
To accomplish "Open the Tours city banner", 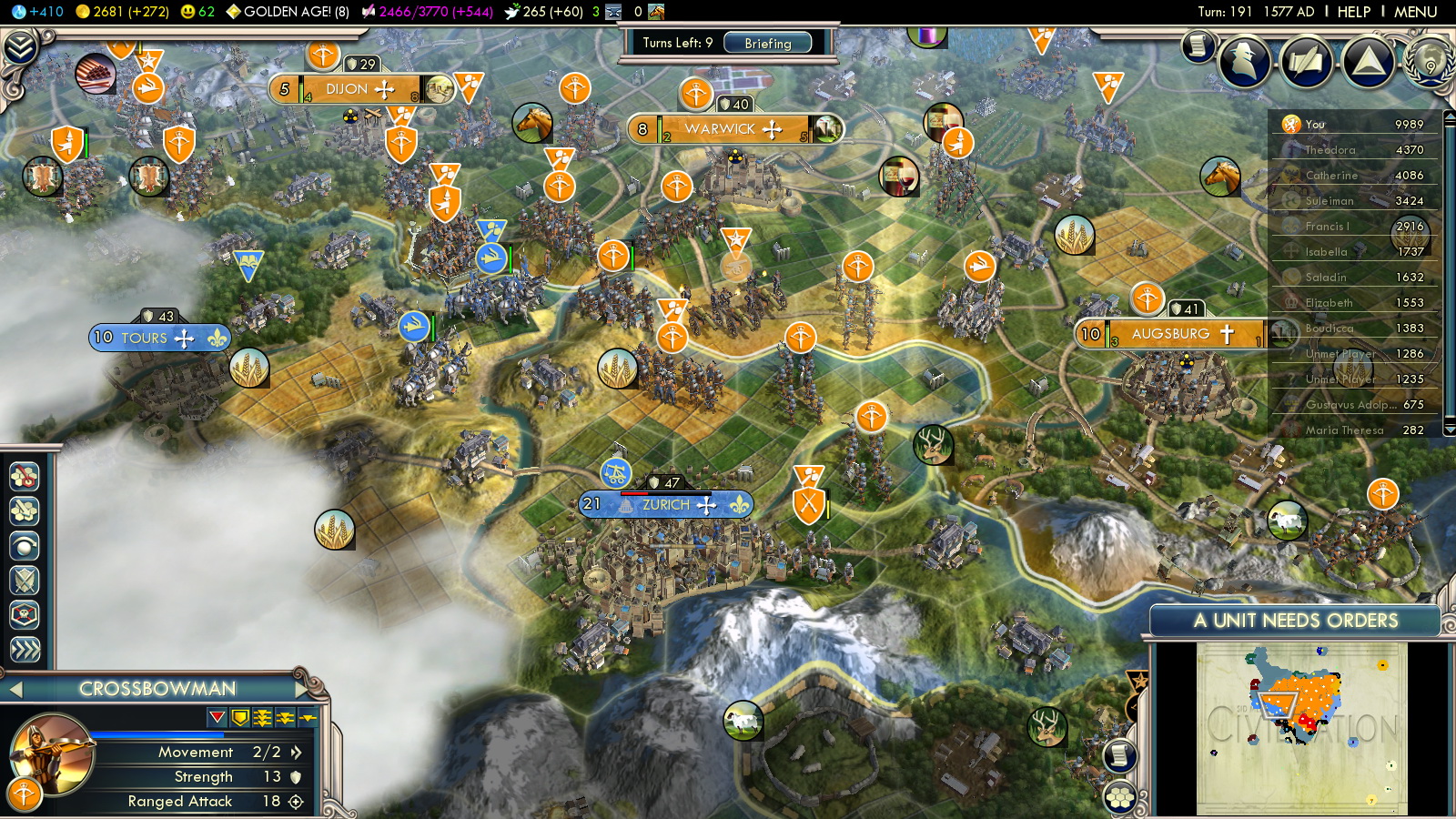I will click(x=146, y=338).
